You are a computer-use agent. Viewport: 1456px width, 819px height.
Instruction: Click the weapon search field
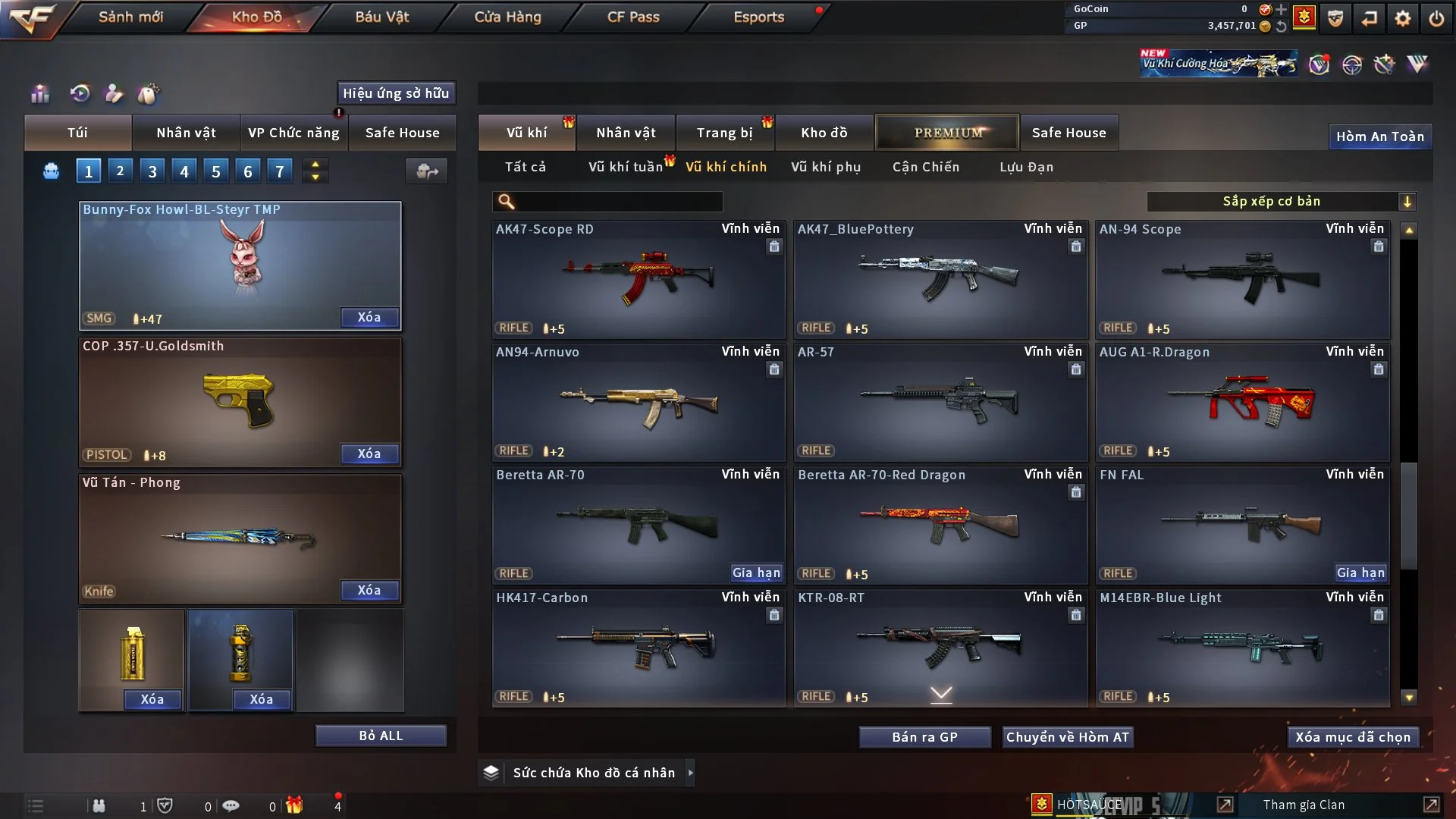[618, 202]
